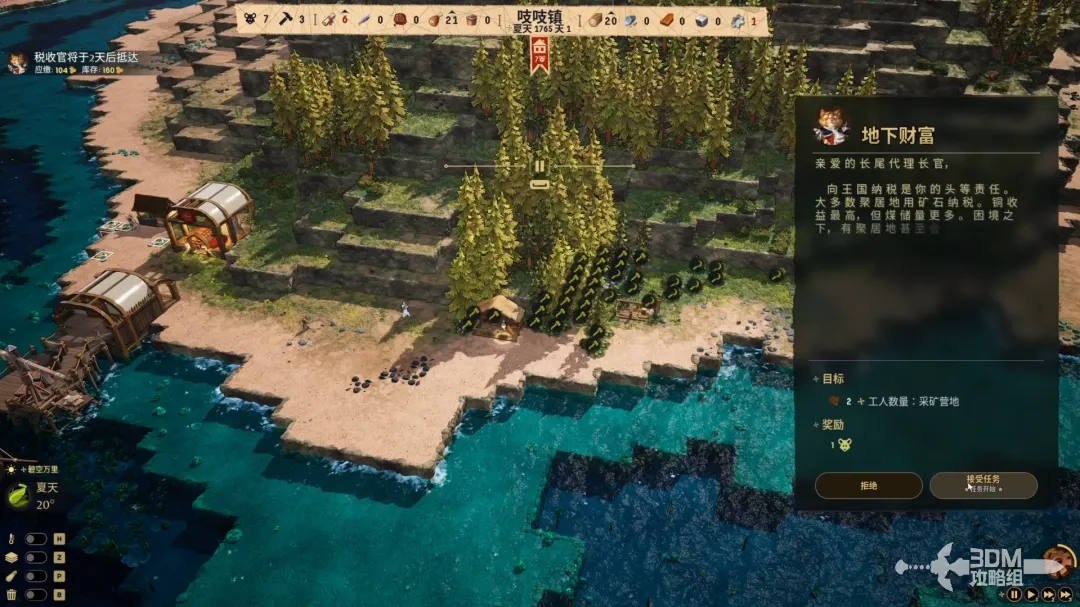Select the hammer workers icon
The width and height of the screenshot is (1080, 607).
coord(285,20)
